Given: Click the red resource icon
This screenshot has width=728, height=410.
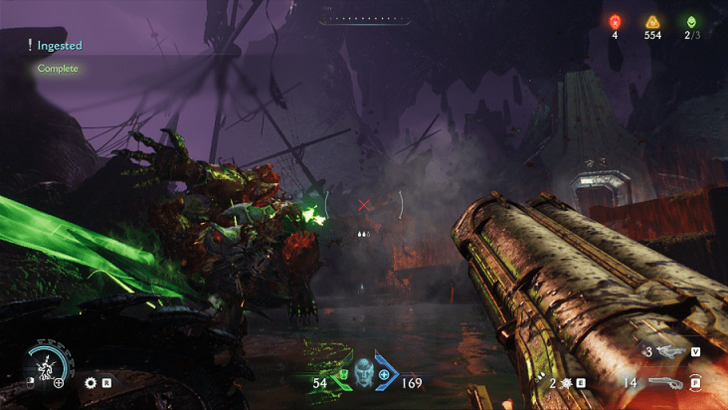Looking at the screenshot, I should coord(615,21).
